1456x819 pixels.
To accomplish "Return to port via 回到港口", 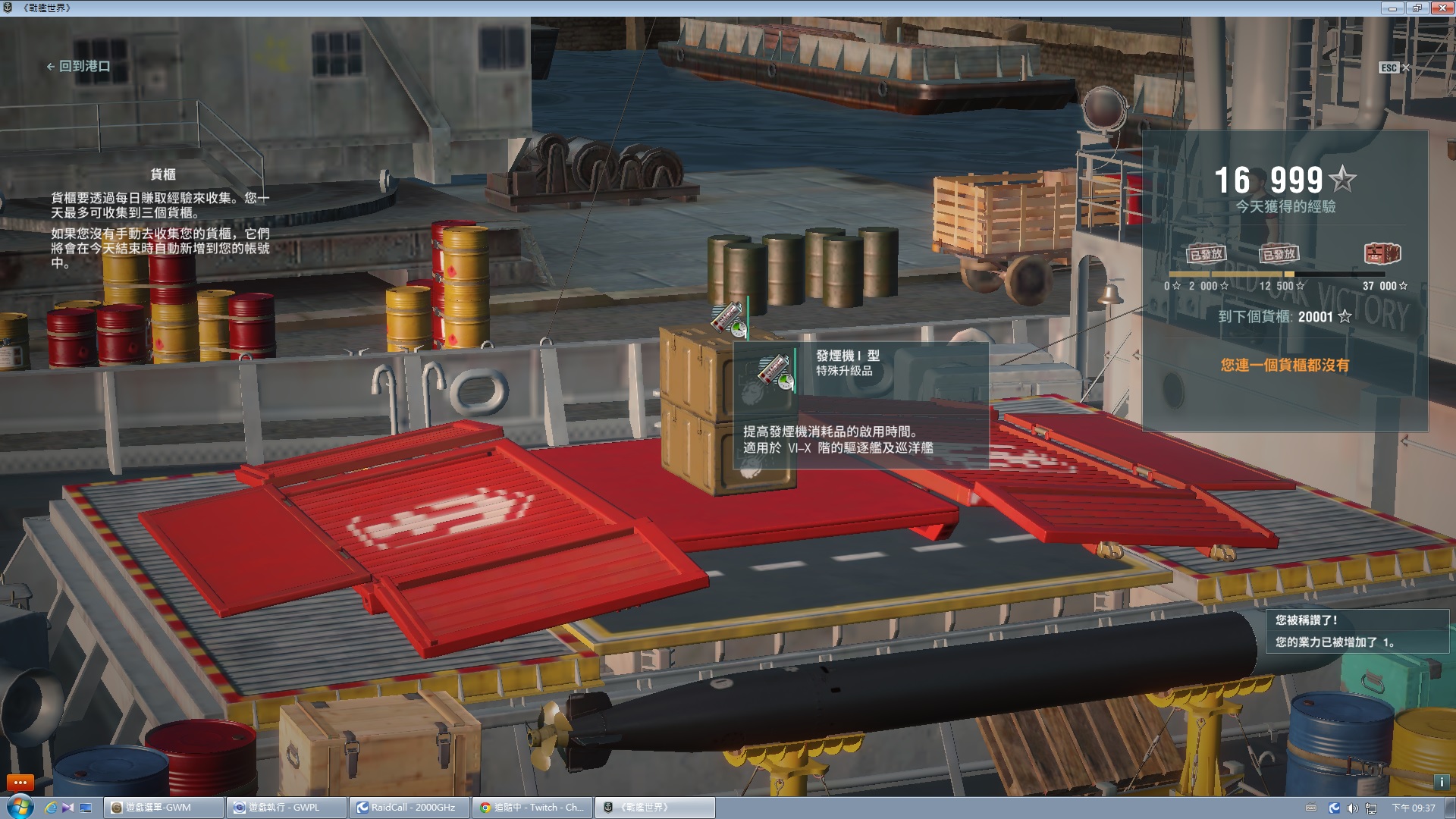I will coord(79,67).
